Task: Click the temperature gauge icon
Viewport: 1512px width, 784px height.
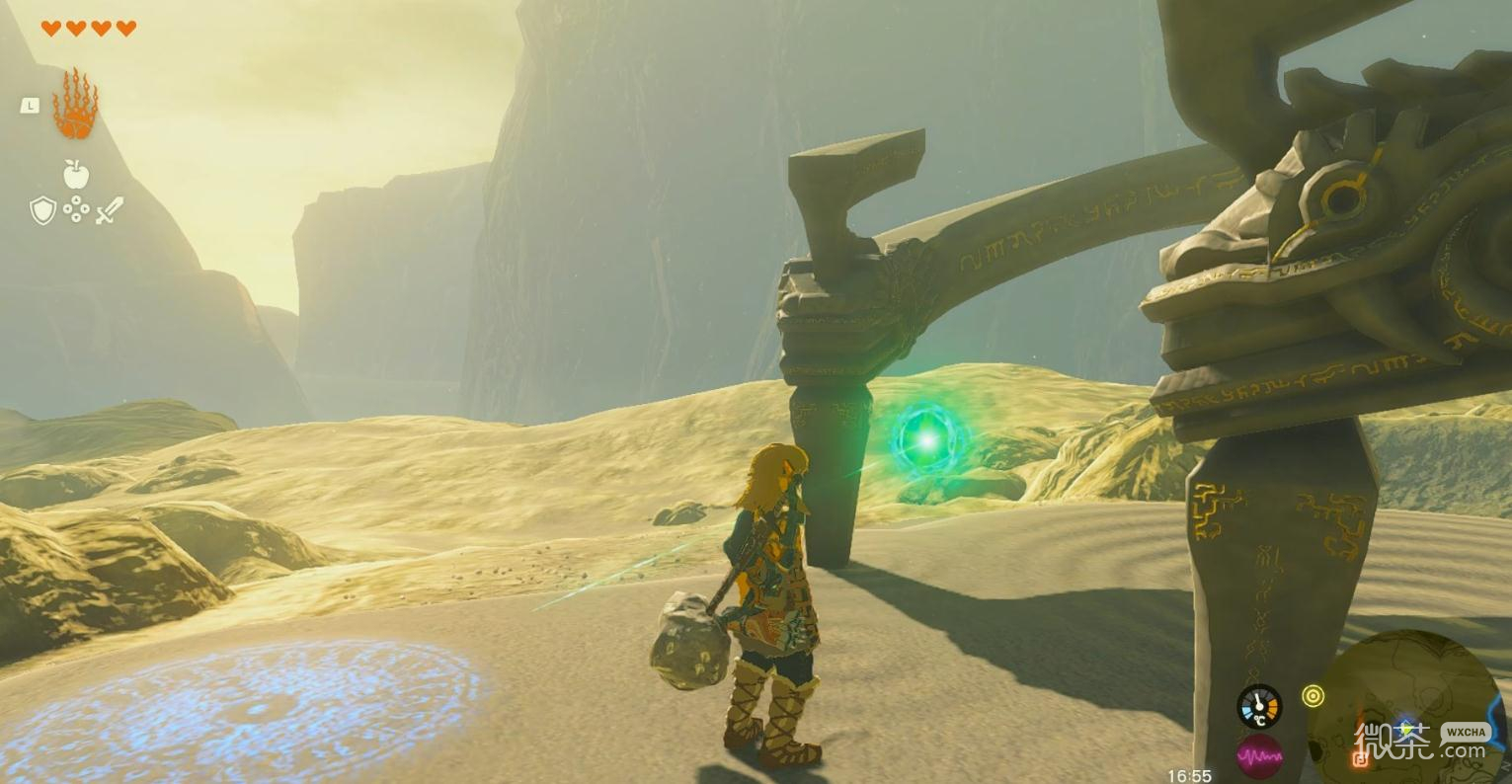Action: pos(1259,706)
